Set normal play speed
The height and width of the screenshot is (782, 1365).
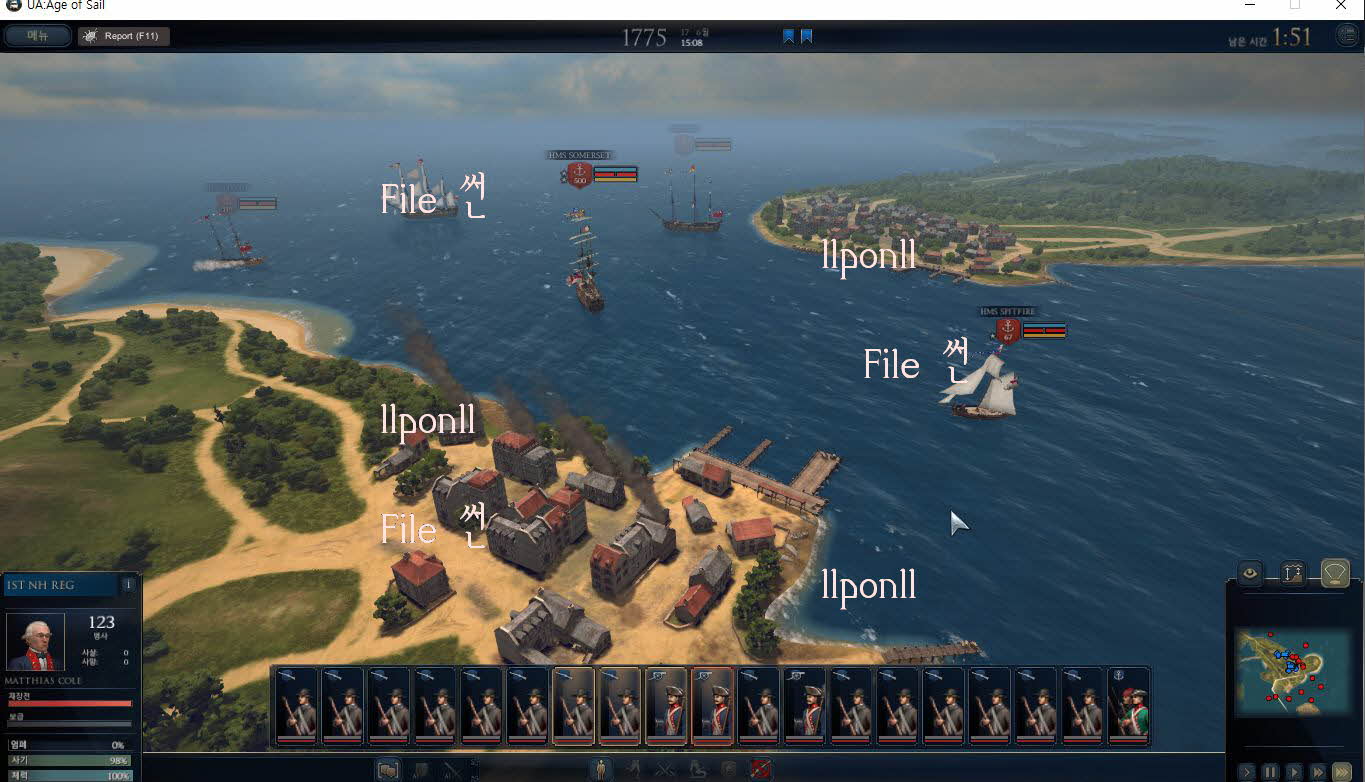point(1294,772)
